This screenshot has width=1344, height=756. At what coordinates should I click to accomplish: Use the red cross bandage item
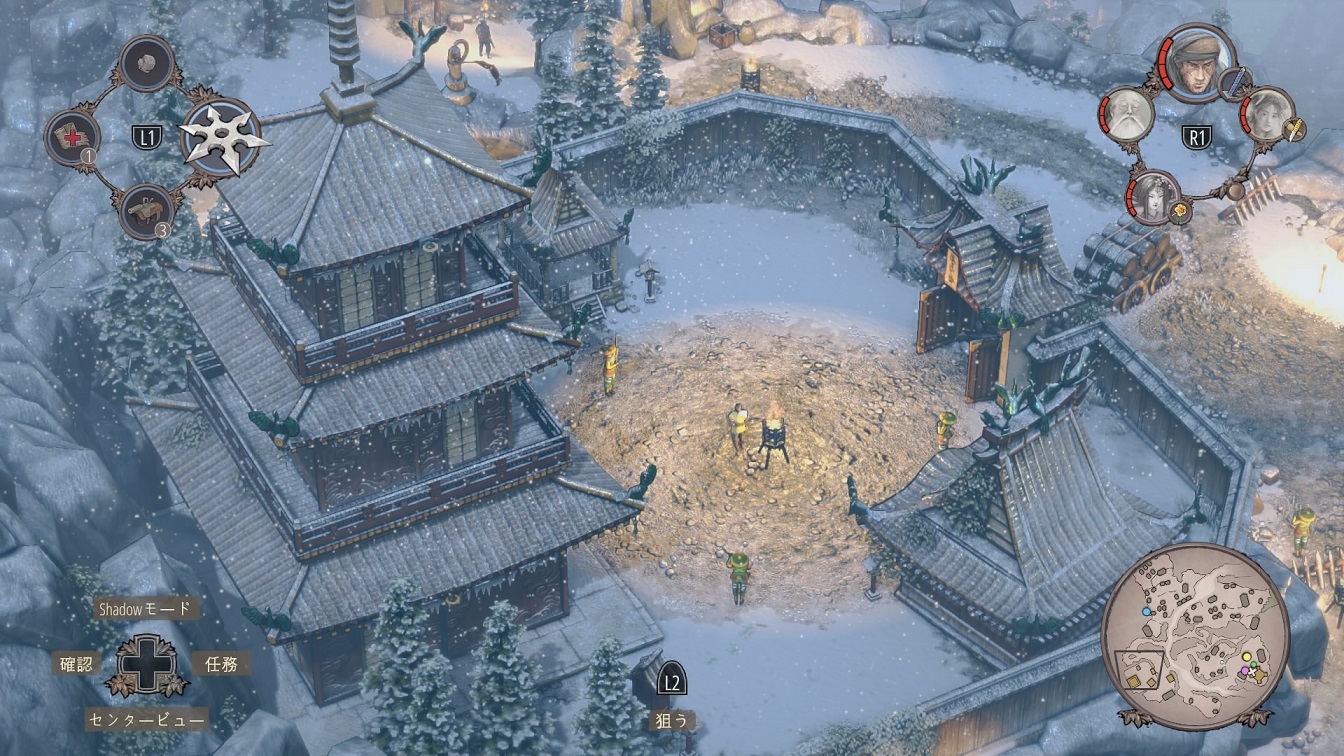(x=73, y=137)
